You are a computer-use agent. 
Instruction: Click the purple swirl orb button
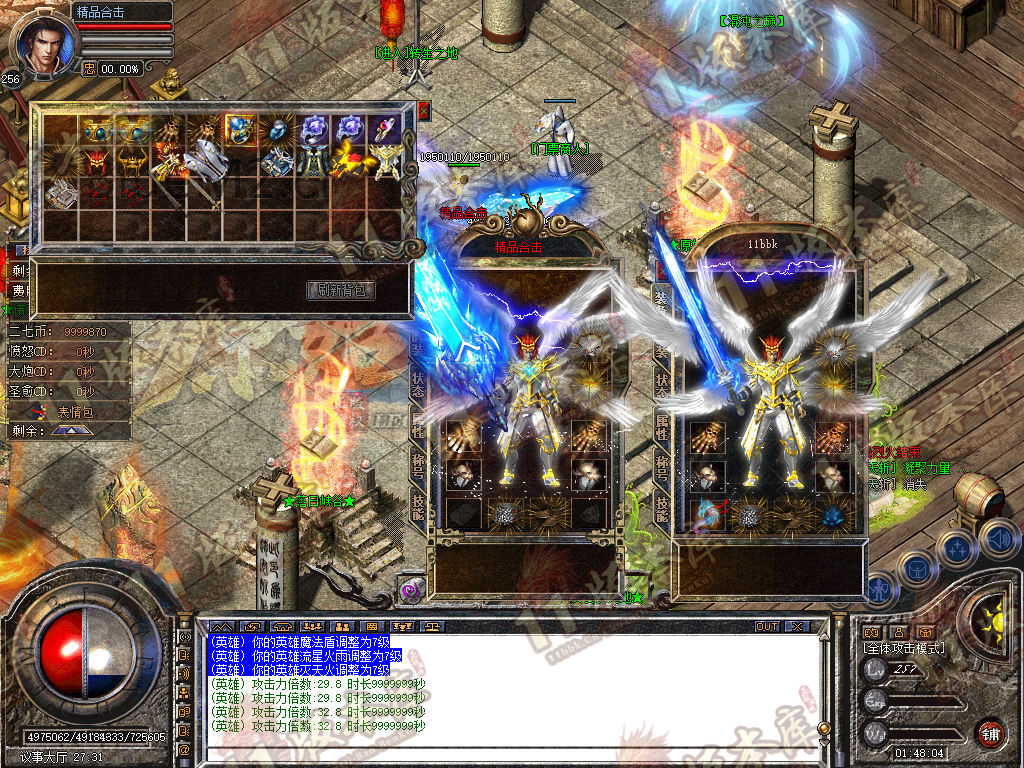pyautogui.click(x=409, y=590)
